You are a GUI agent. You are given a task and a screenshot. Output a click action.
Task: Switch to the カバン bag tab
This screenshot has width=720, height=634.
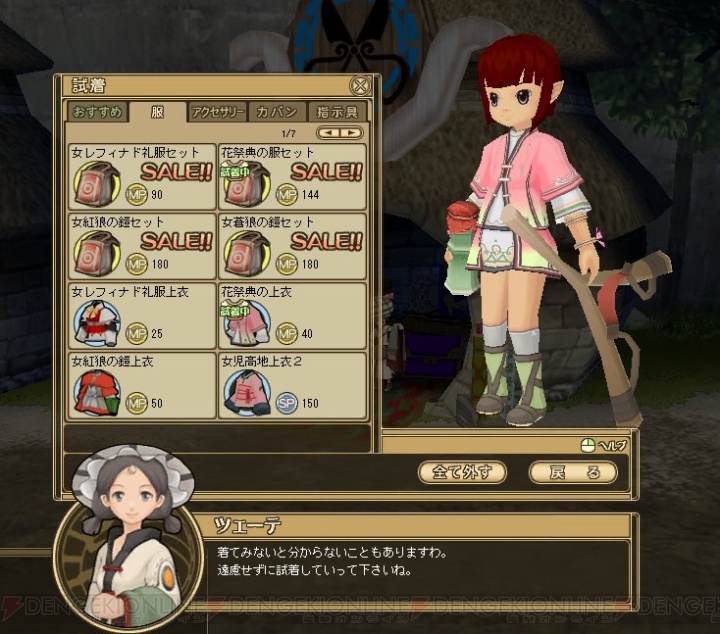(x=276, y=111)
